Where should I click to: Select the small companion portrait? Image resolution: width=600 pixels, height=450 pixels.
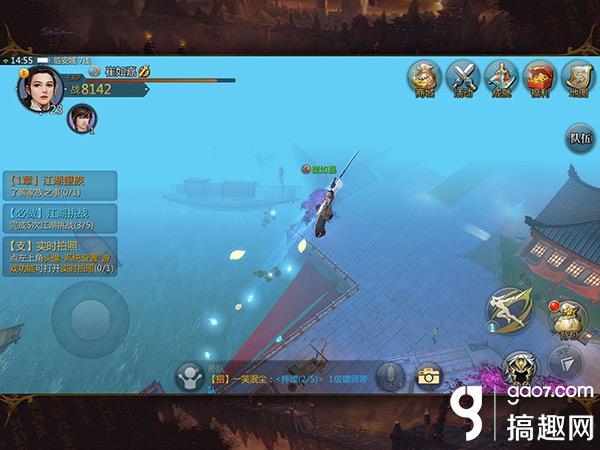pyautogui.click(x=80, y=119)
